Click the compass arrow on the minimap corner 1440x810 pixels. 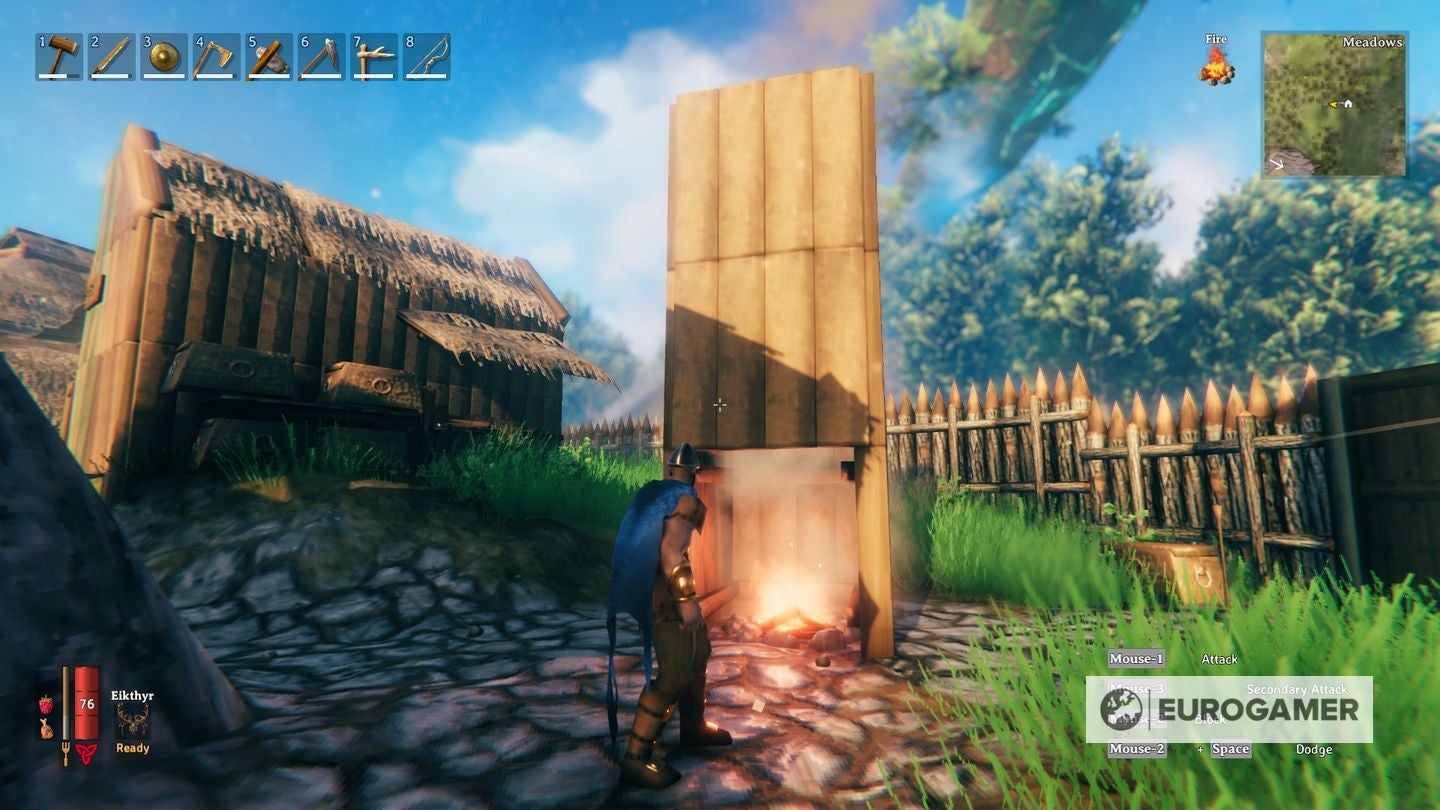click(1276, 164)
